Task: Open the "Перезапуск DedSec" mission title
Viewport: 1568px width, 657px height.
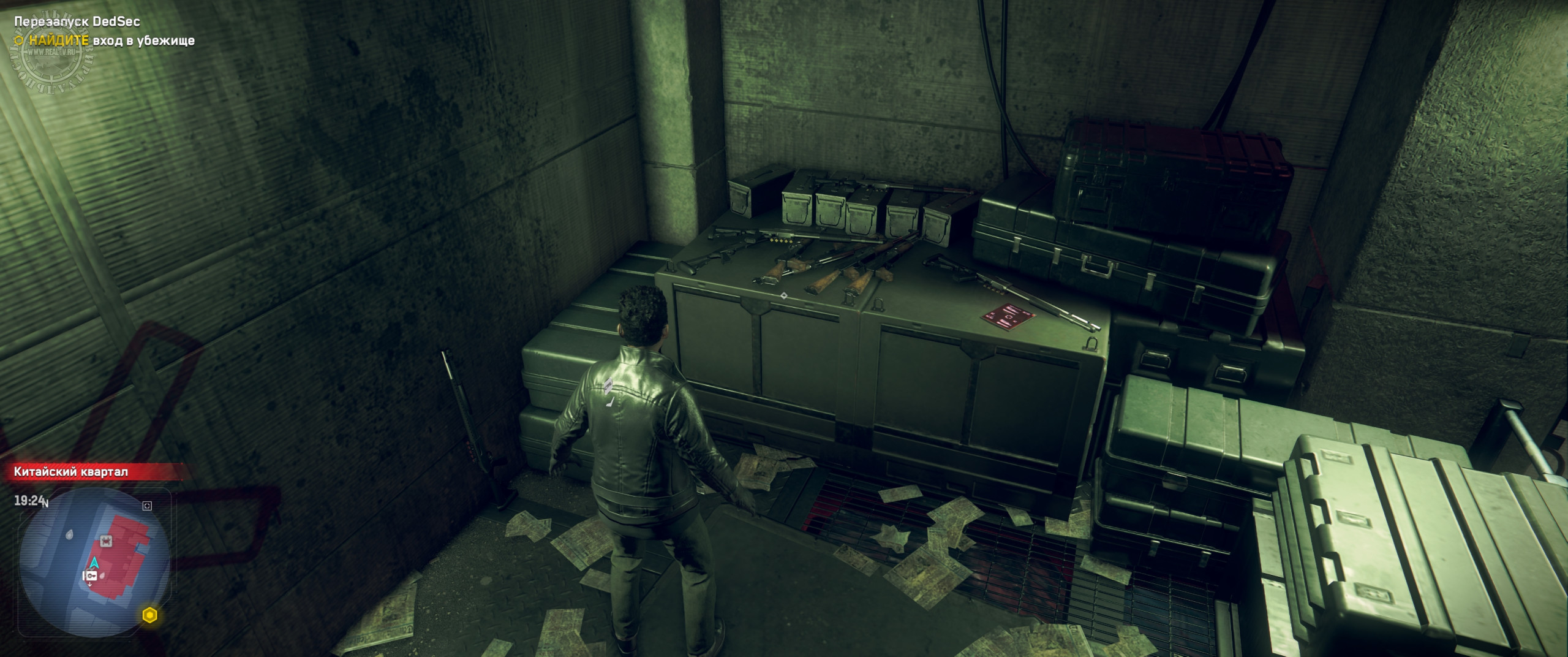Action: click(x=77, y=21)
